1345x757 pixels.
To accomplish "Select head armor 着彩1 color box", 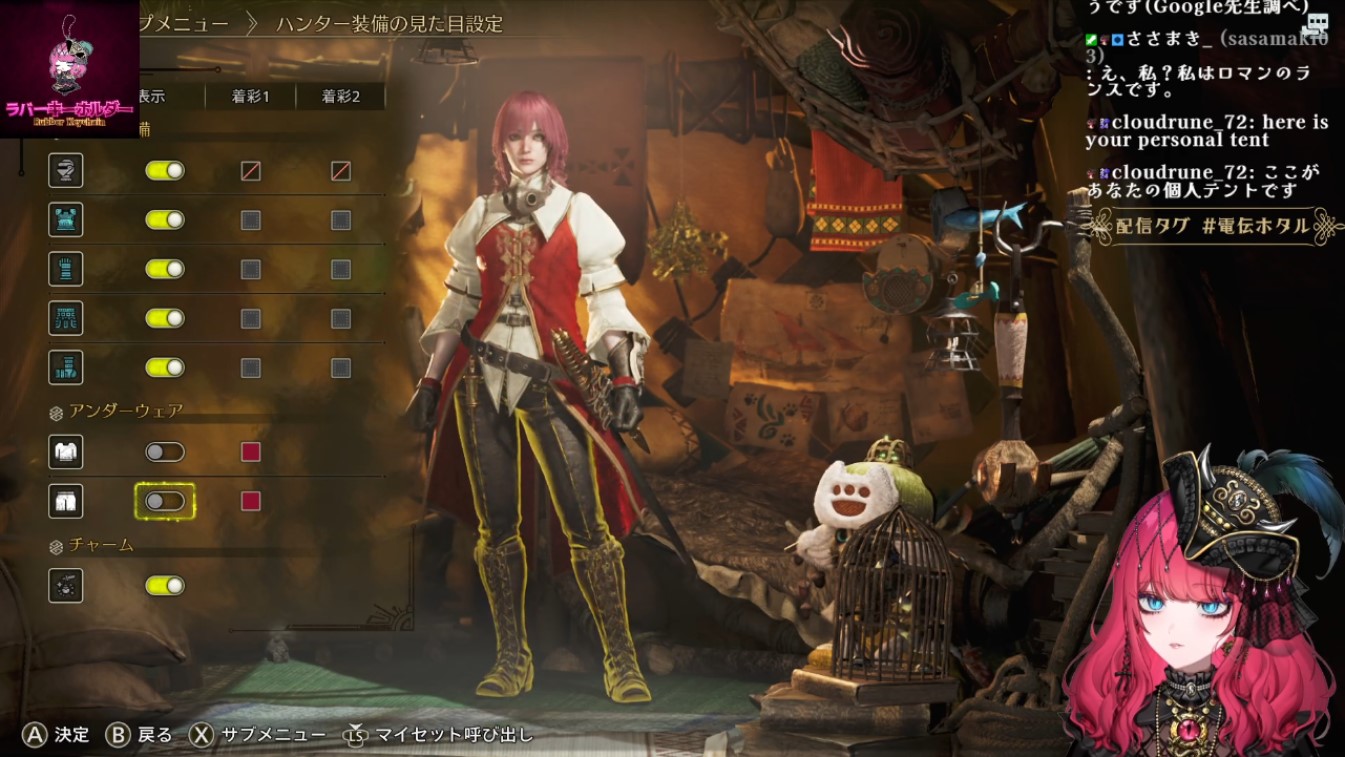I will pos(251,171).
